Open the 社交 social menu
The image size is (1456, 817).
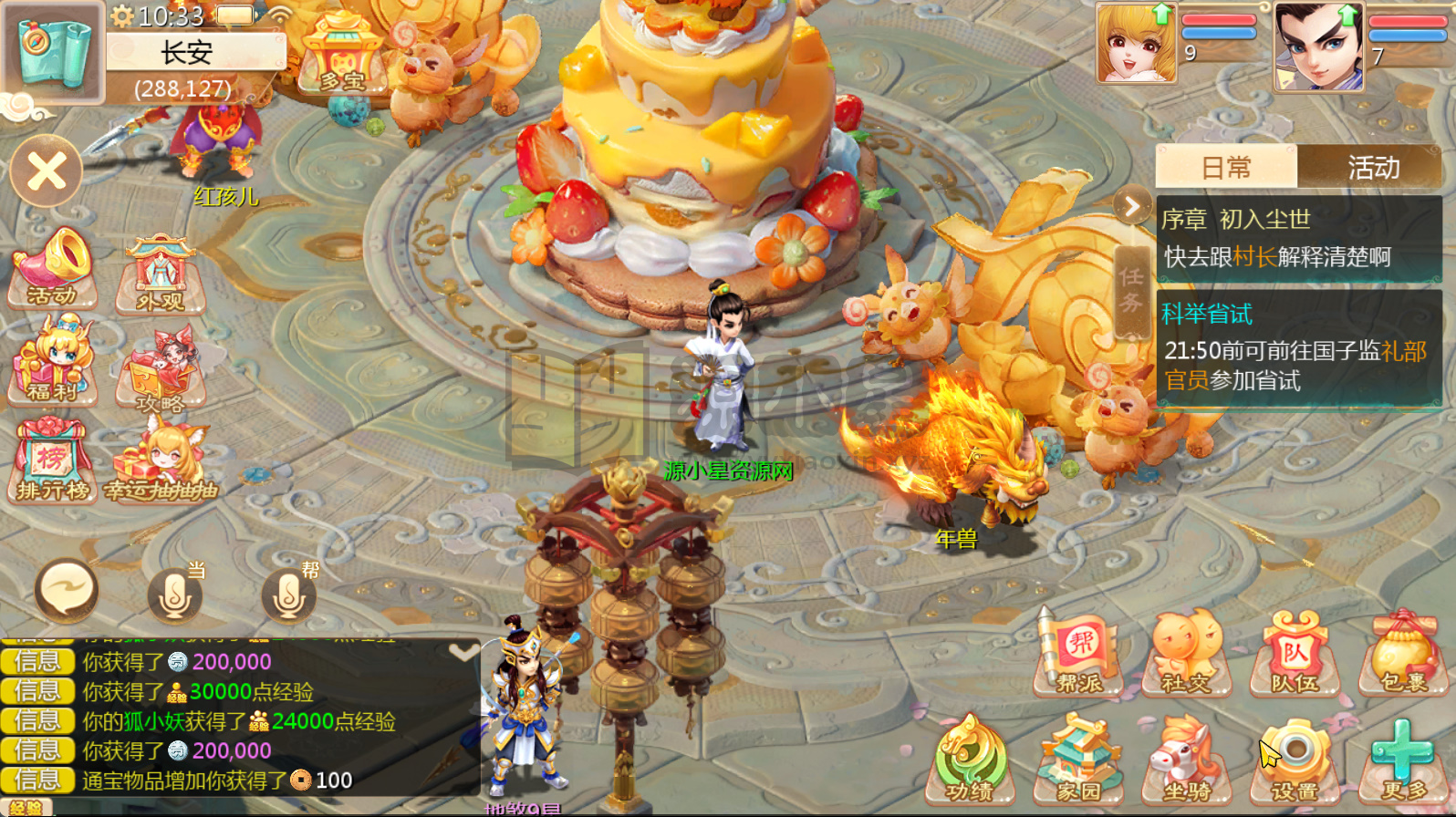(1187, 654)
